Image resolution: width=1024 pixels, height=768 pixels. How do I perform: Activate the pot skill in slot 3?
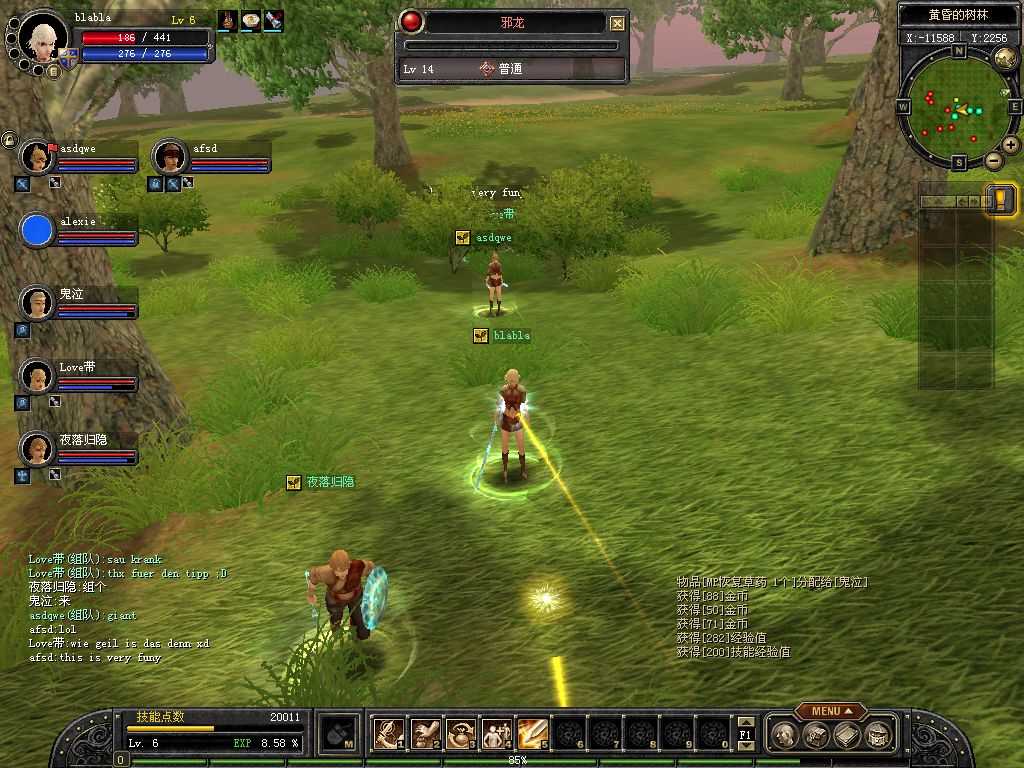(x=460, y=734)
